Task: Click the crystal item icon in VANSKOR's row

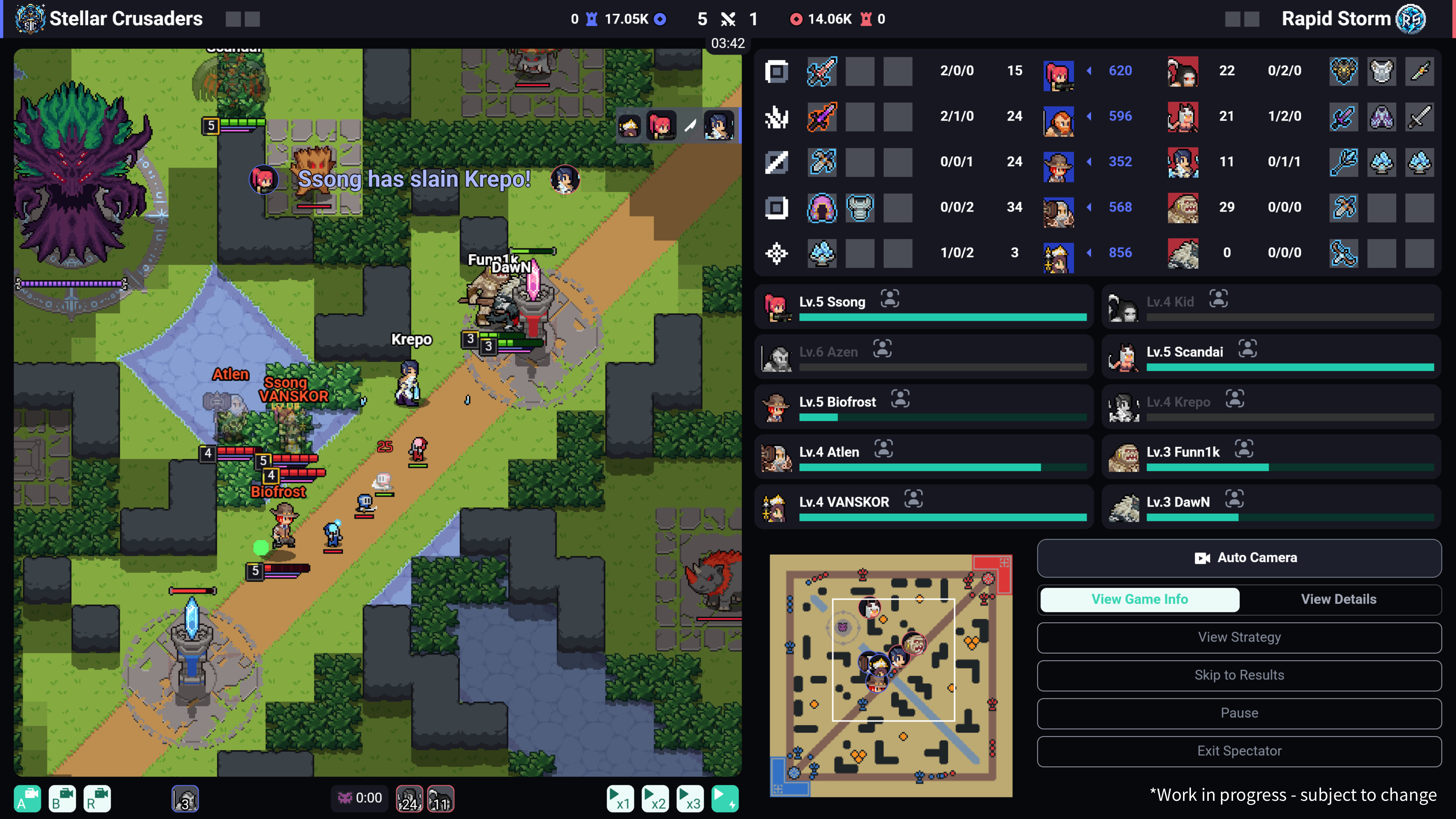Action: coord(822,253)
